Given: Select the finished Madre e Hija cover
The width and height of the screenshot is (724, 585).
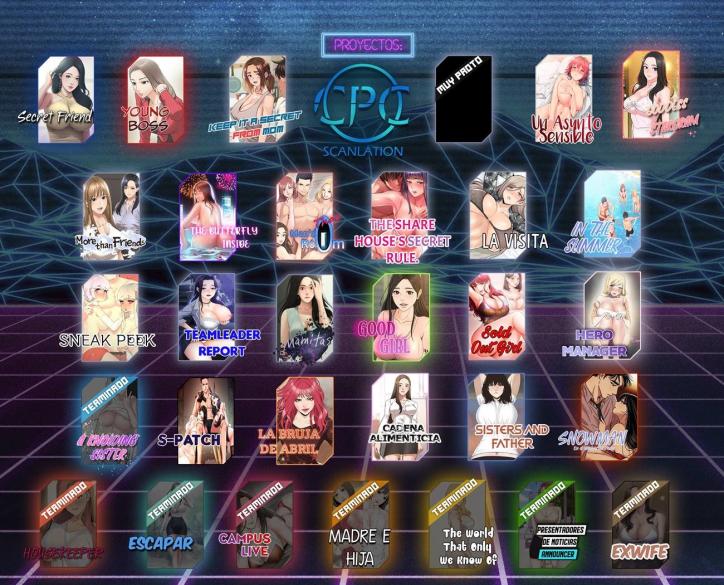Looking at the screenshot, I should click(360, 525).
